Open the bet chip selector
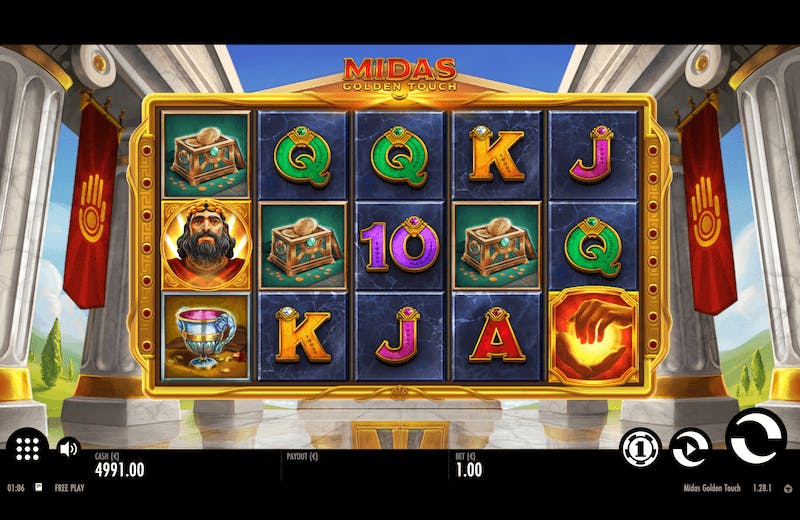This screenshot has height=520, width=800. [640, 449]
